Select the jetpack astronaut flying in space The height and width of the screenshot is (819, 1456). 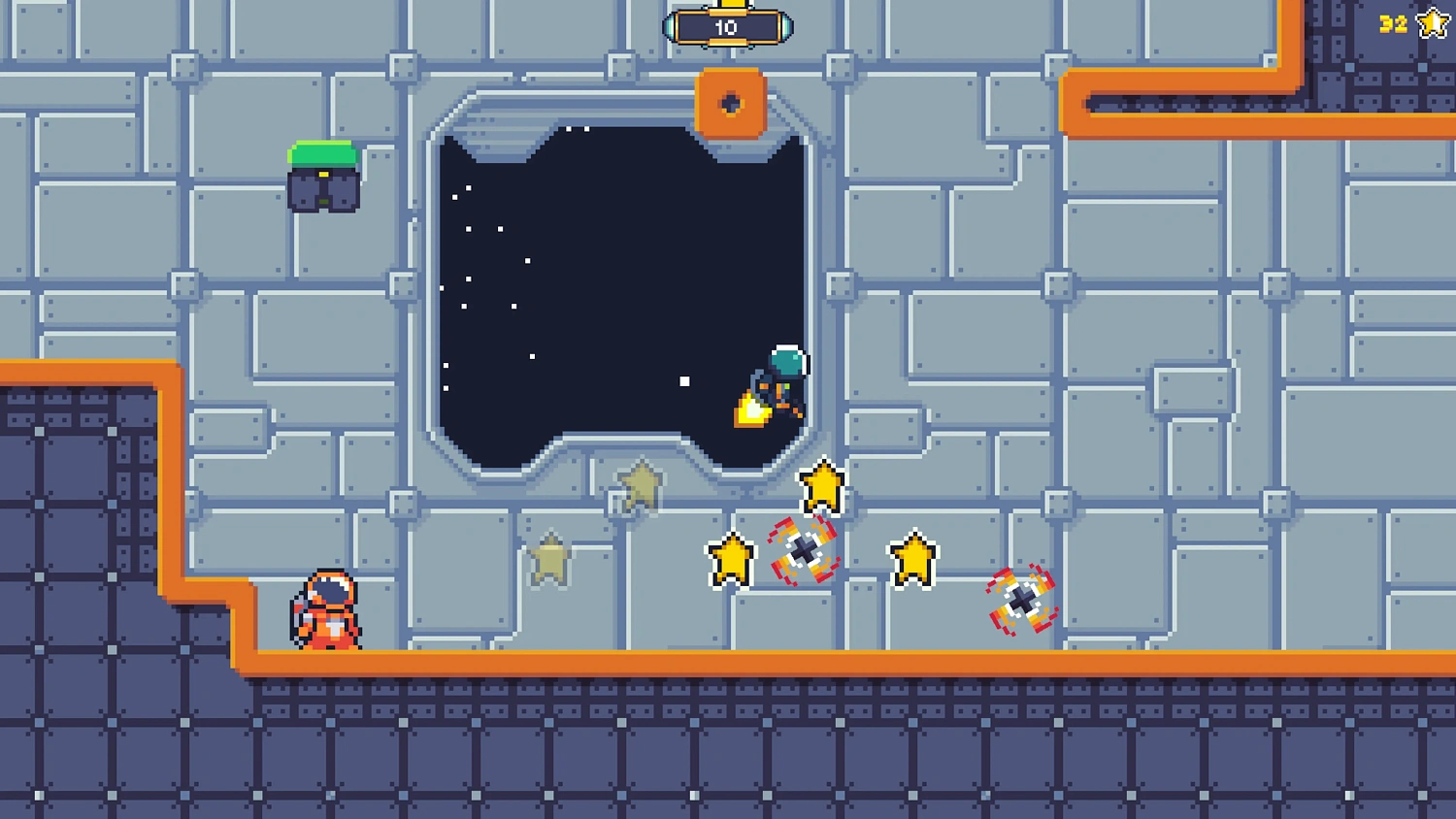point(780,380)
